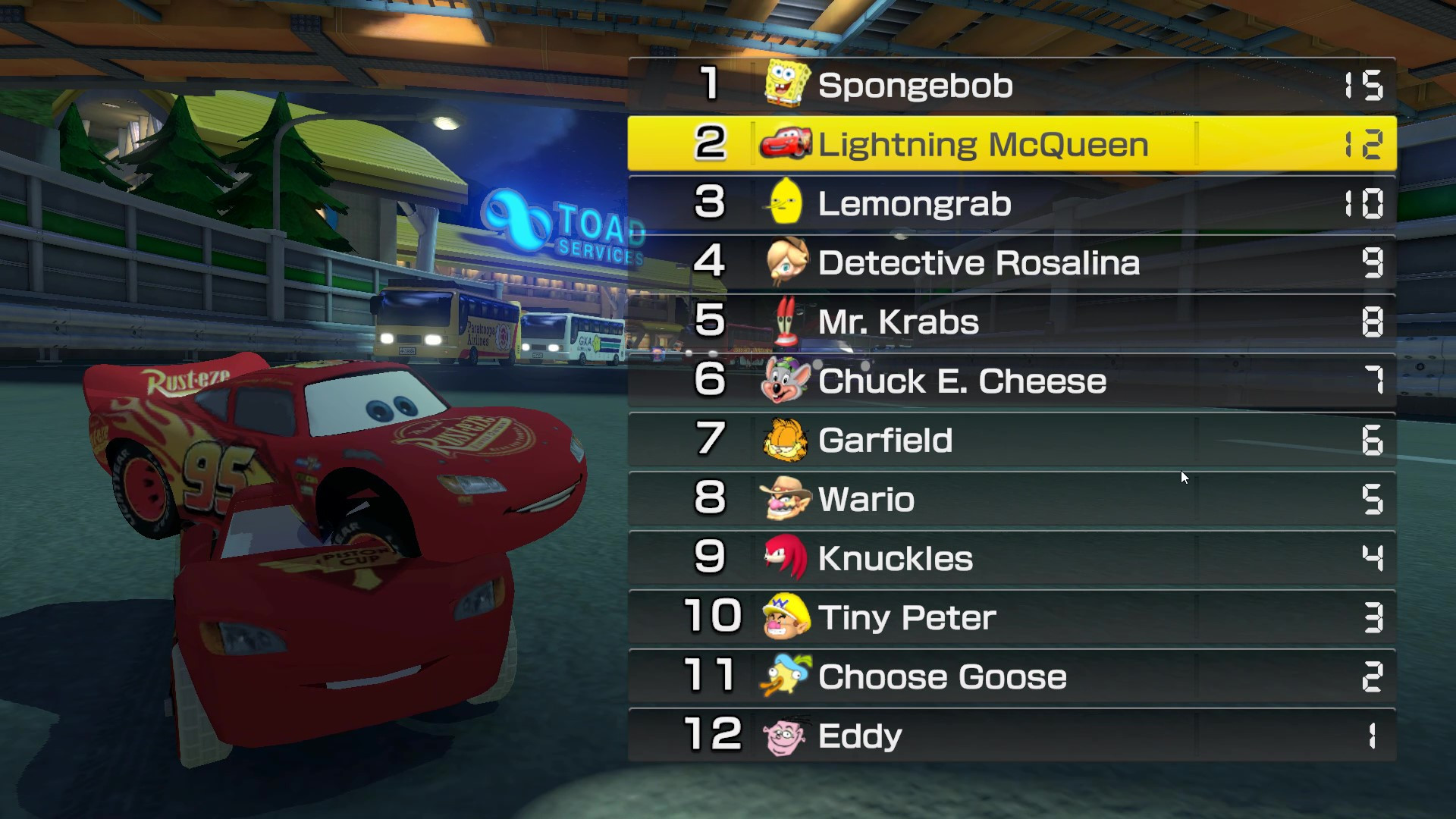This screenshot has height=819, width=1456.
Task: Click Eddy's score of 1
Action: point(1373,735)
